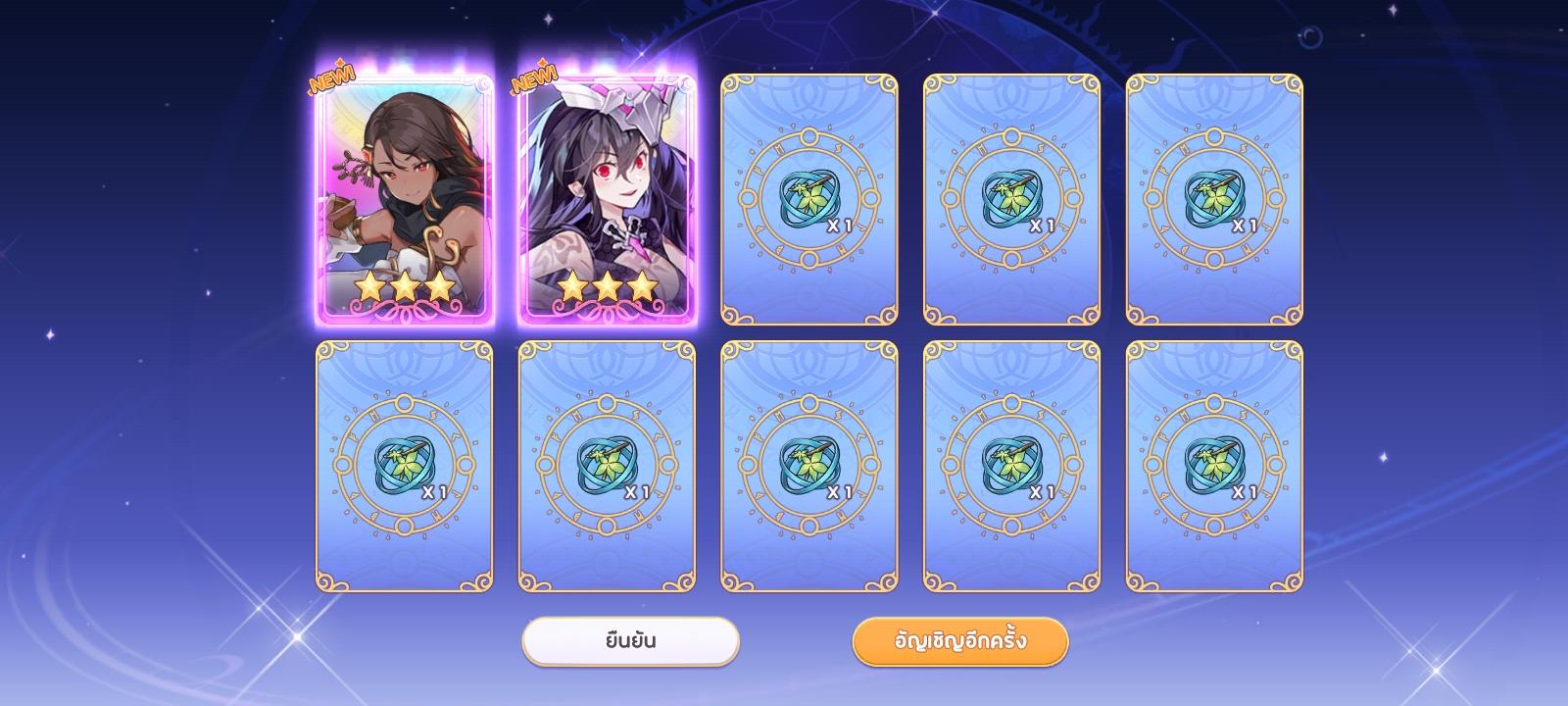
Task: Tap the middle star on the tanned character card
Action: tap(404, 284)
